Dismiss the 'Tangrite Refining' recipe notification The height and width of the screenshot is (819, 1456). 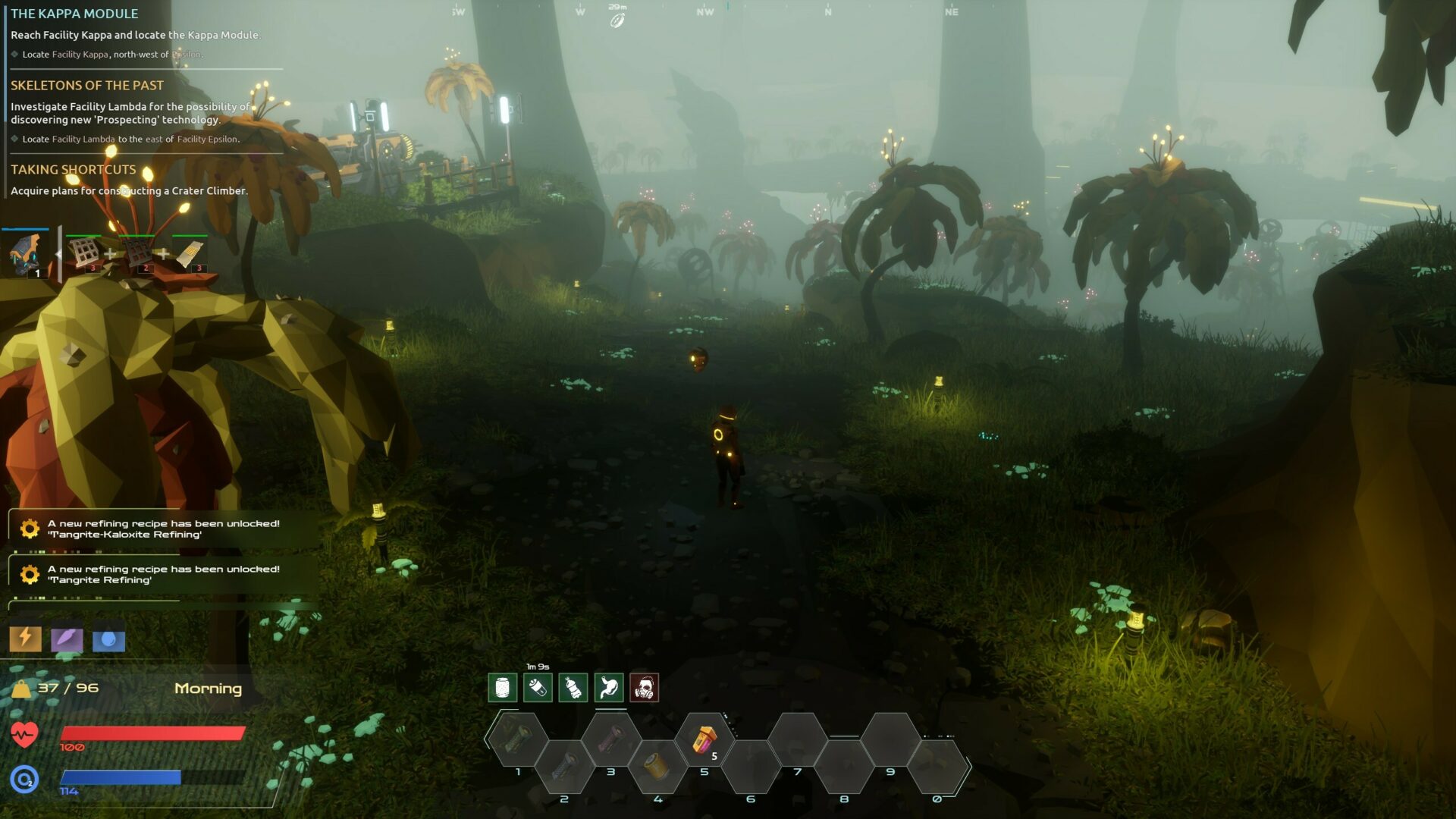[x=163, y=574]
